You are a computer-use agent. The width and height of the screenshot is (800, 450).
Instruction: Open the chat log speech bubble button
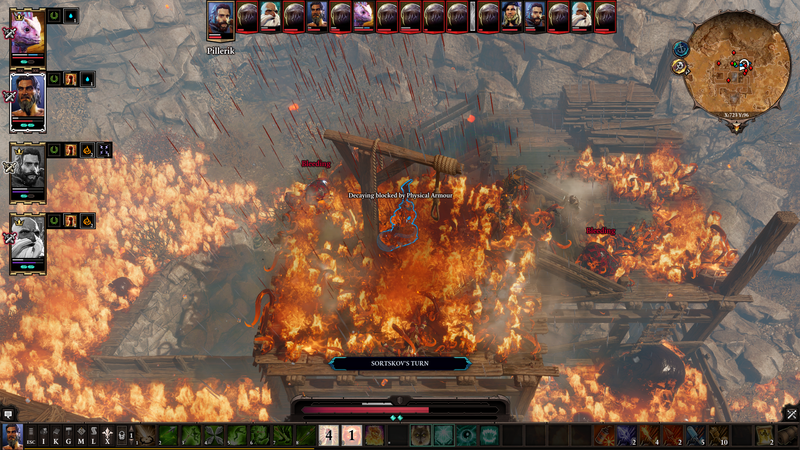(x=8, y=413)
